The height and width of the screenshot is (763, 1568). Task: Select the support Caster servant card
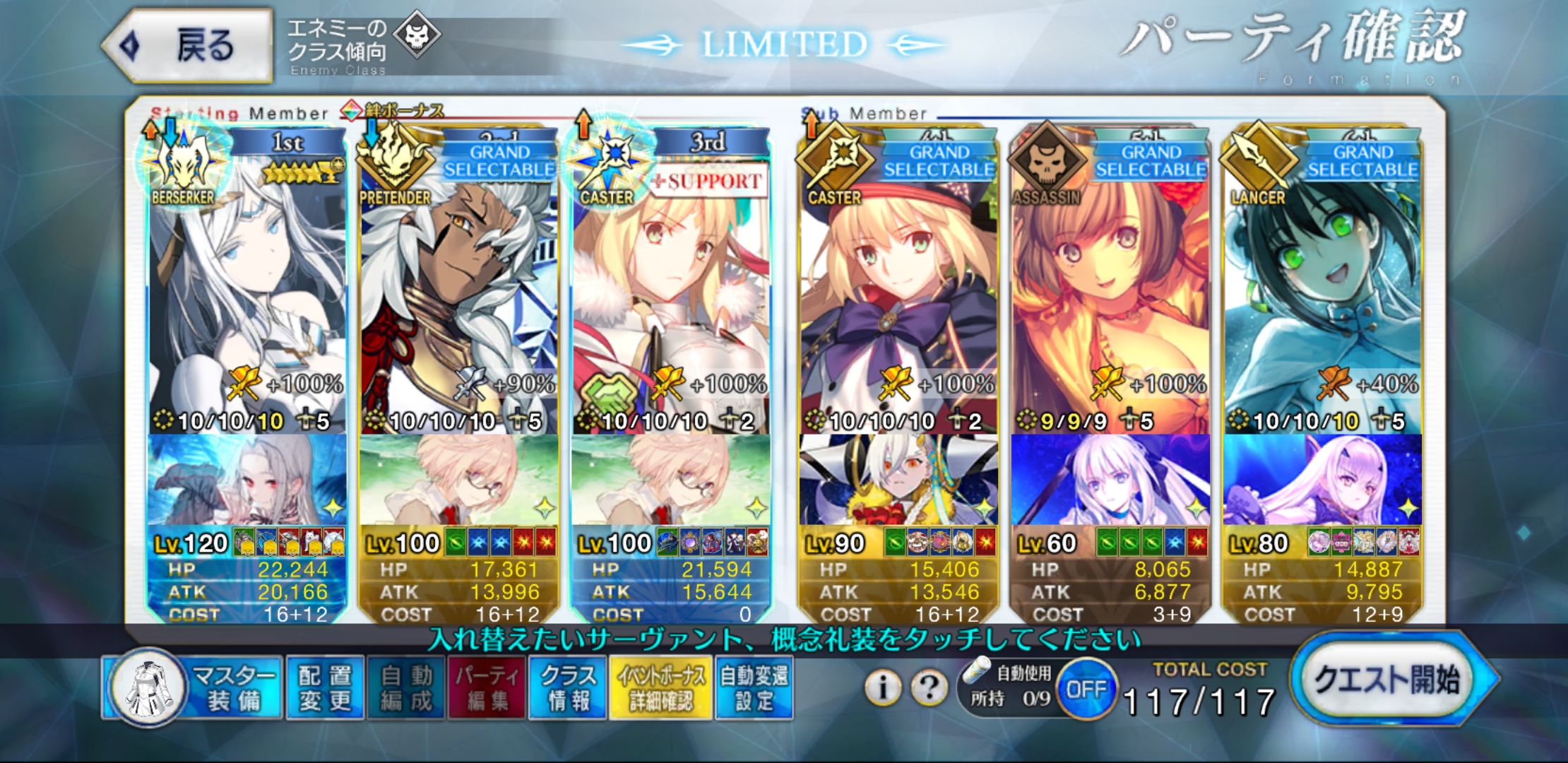(671, 297)
